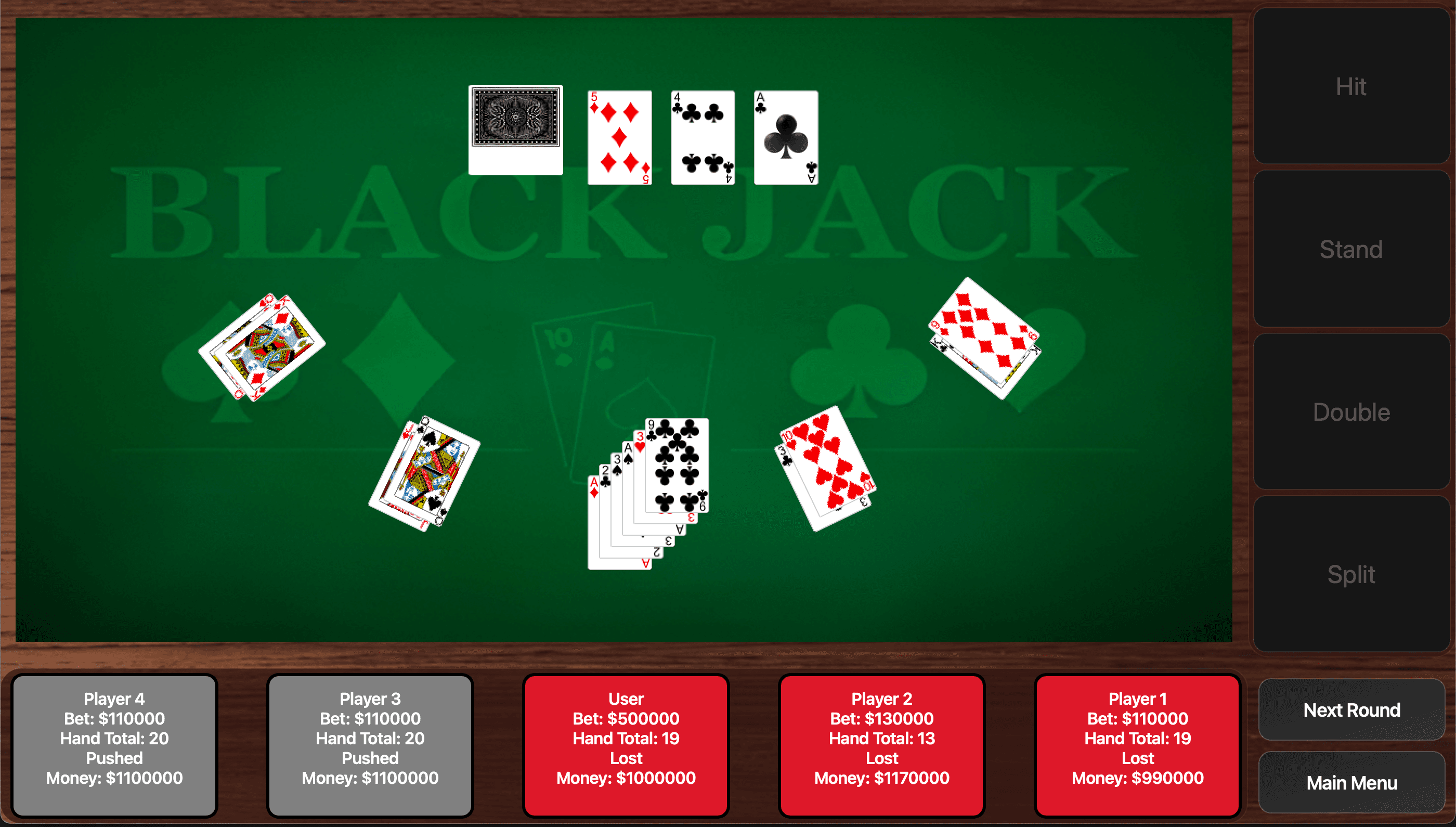1456x827 pixels.
Task: Click Player 1's result panel
Action: [1137, 745]
